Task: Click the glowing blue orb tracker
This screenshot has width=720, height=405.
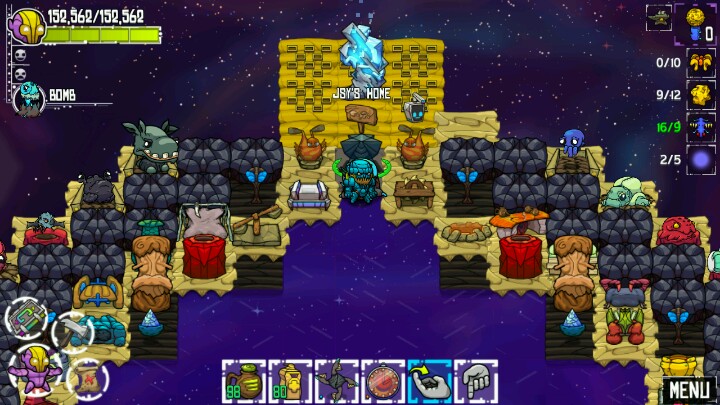Action: 699,159
